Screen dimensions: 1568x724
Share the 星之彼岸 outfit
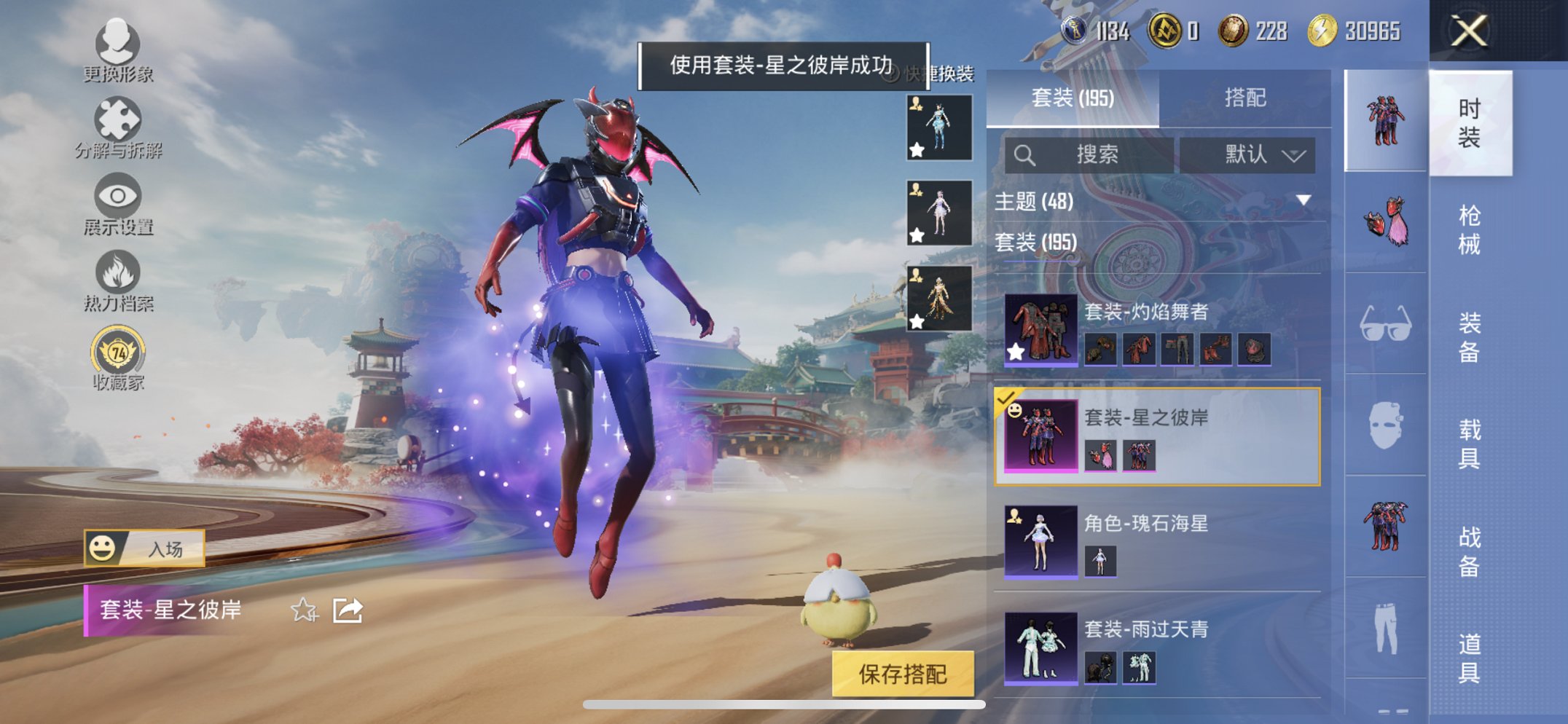(x=349, y=610)
